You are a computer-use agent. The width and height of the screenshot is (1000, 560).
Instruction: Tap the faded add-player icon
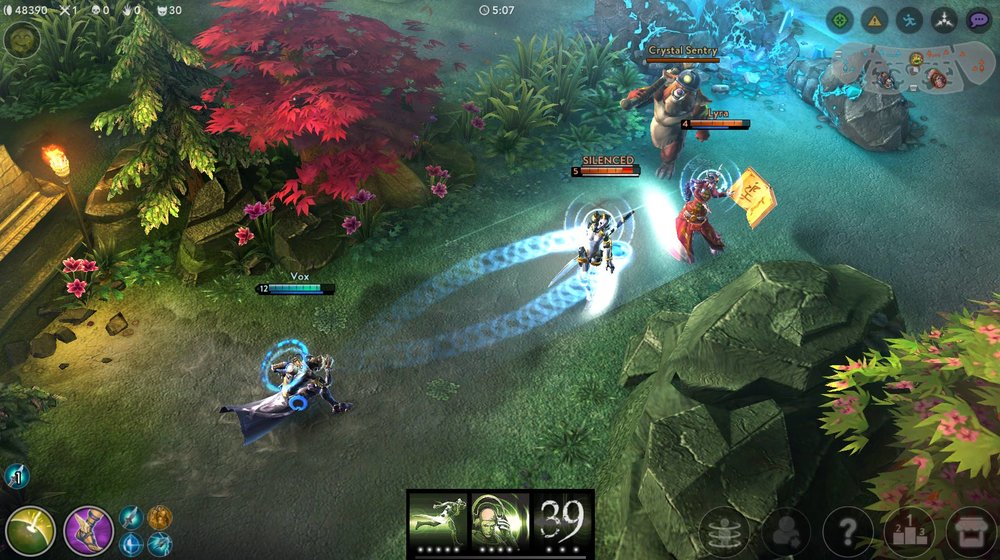click(x=786, y=532)
